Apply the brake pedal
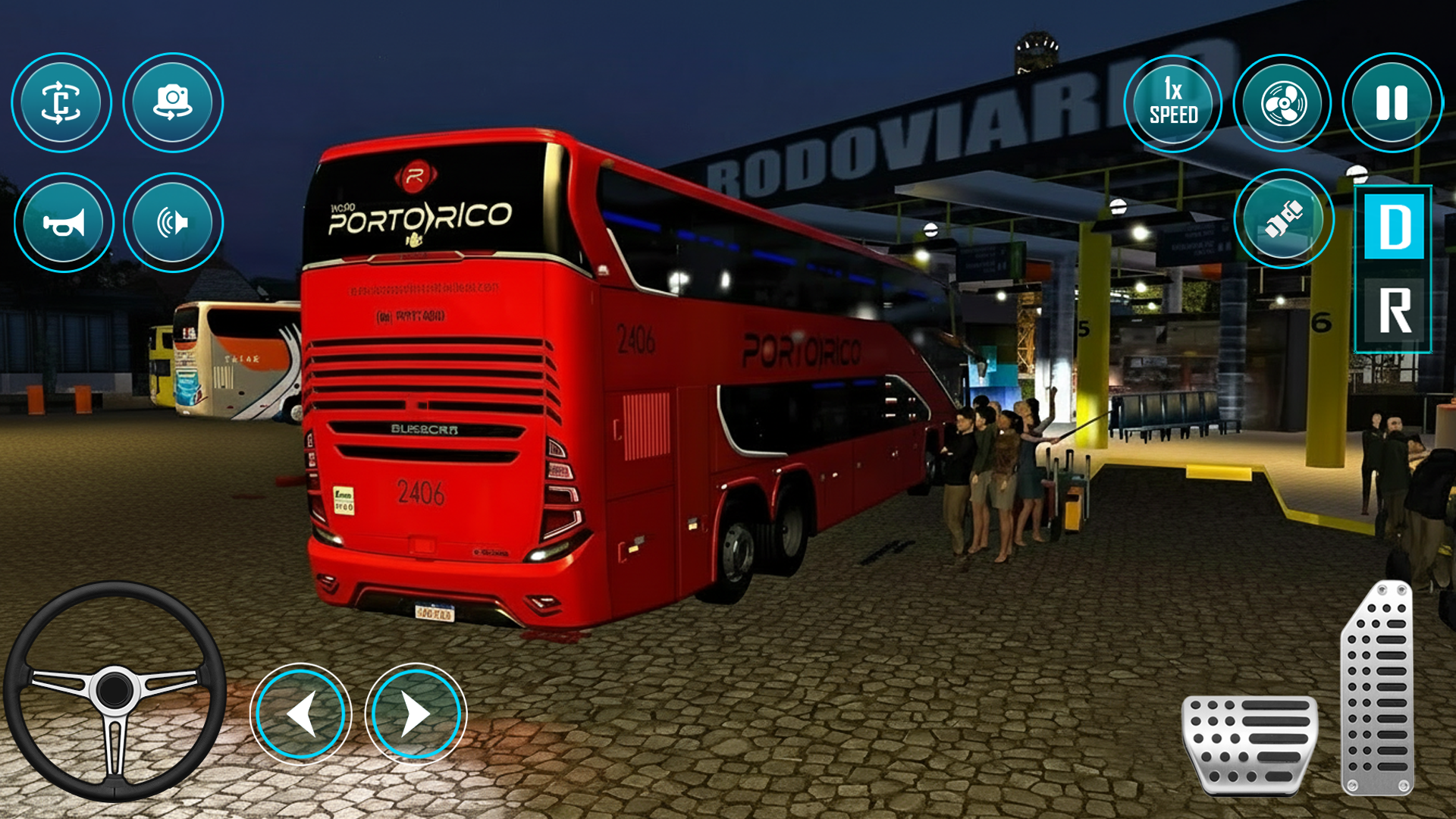 click(1250, 745)
